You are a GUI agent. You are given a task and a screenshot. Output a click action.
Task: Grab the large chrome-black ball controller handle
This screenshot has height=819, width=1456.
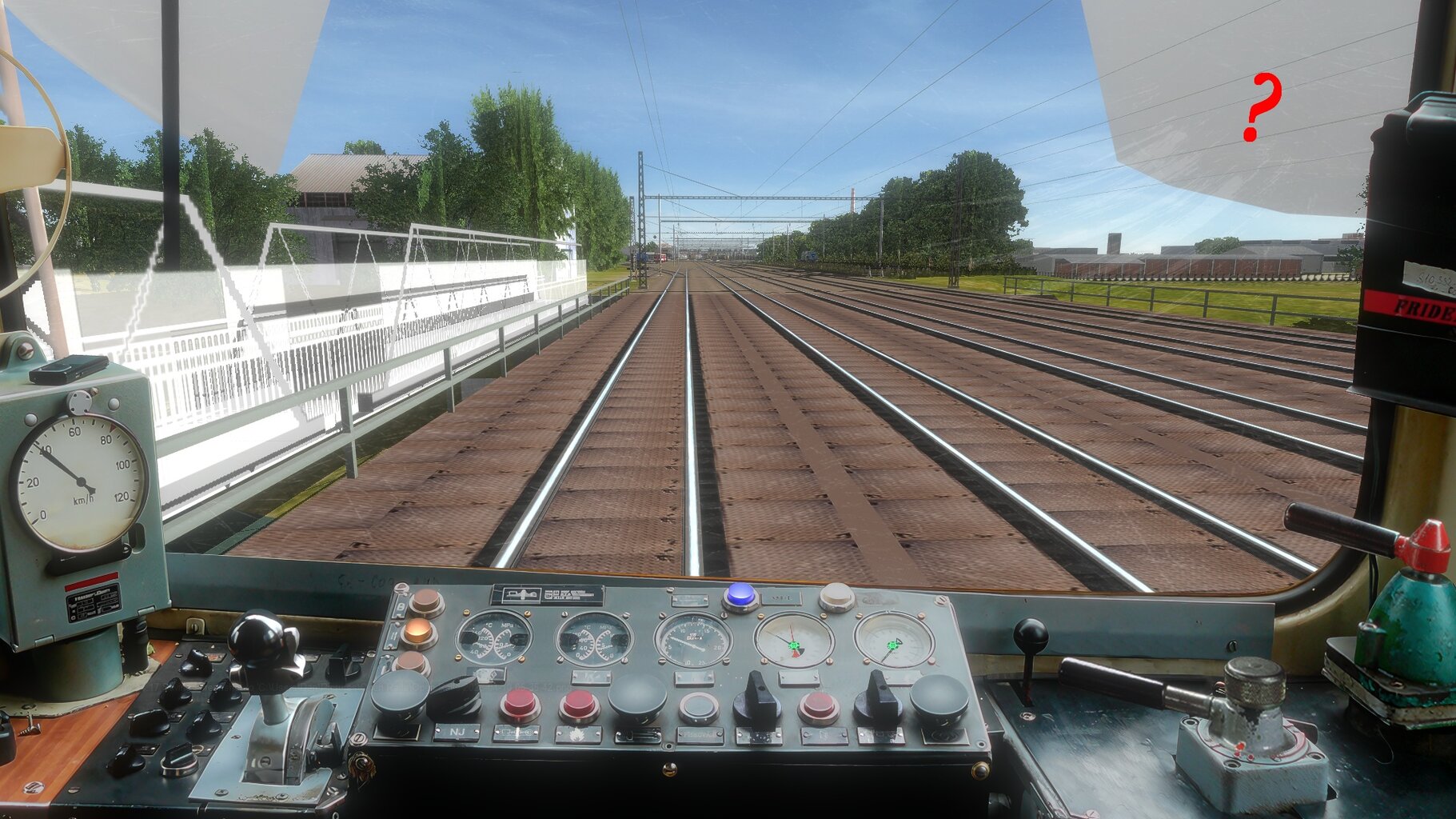coord(257,641)
